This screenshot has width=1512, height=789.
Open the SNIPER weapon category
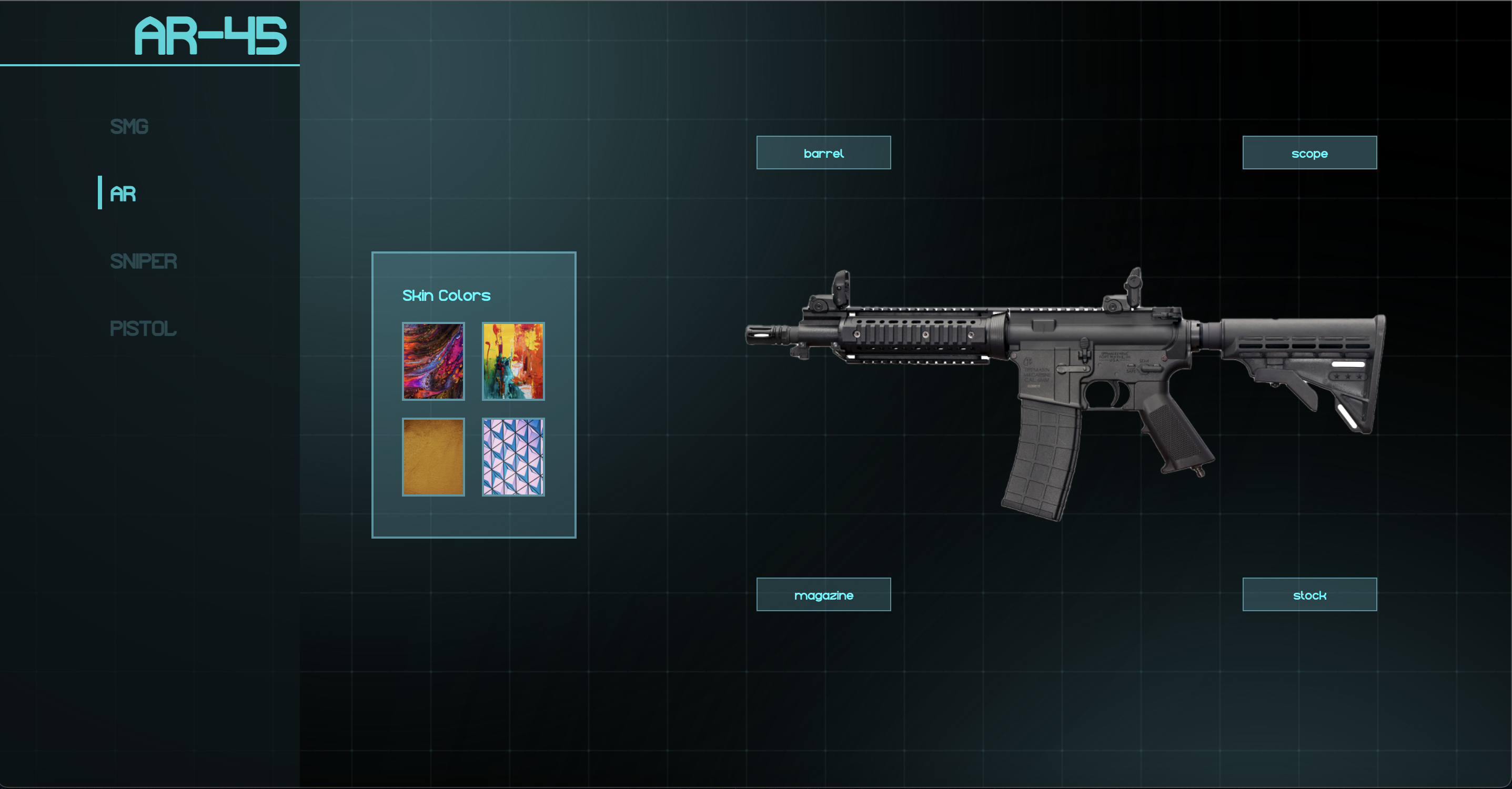(143, 261)
